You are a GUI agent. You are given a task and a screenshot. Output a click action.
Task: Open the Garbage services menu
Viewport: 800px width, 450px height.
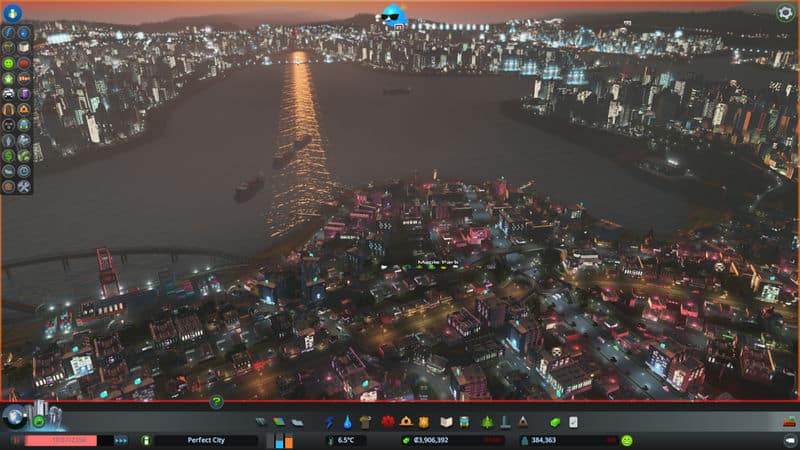tap(365, 422)
